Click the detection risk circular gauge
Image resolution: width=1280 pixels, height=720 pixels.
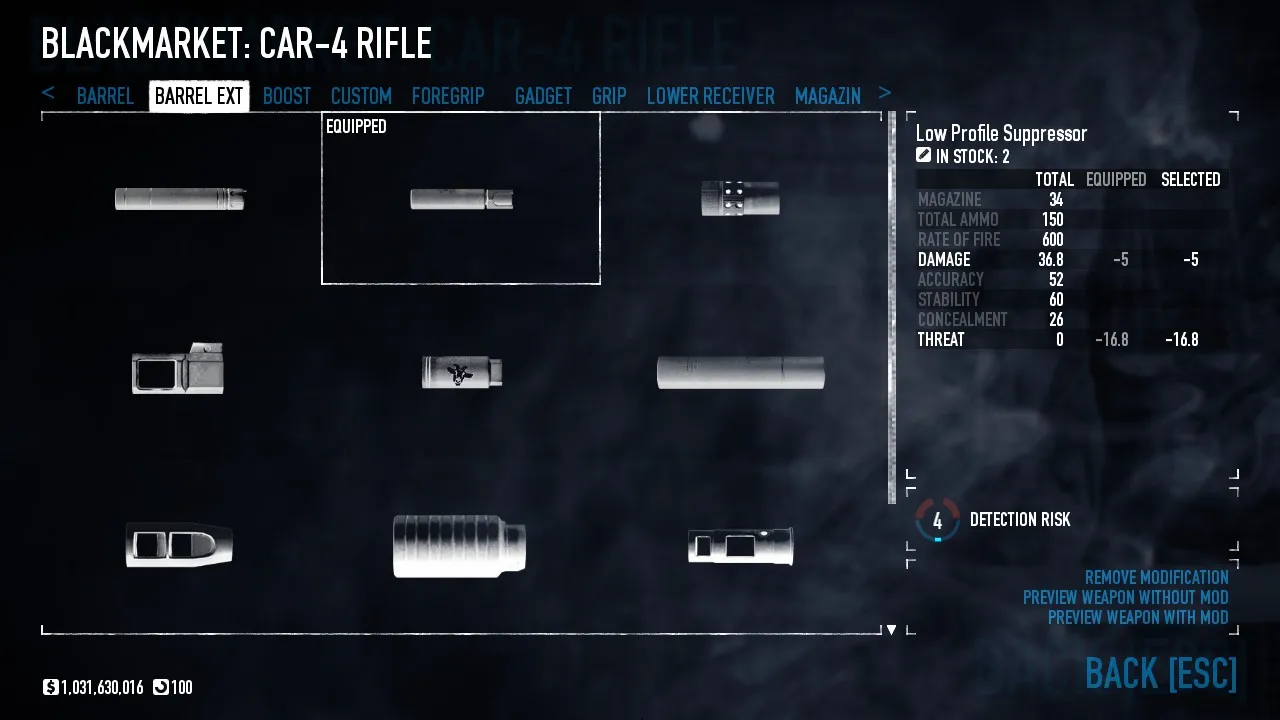pos(937,521)
